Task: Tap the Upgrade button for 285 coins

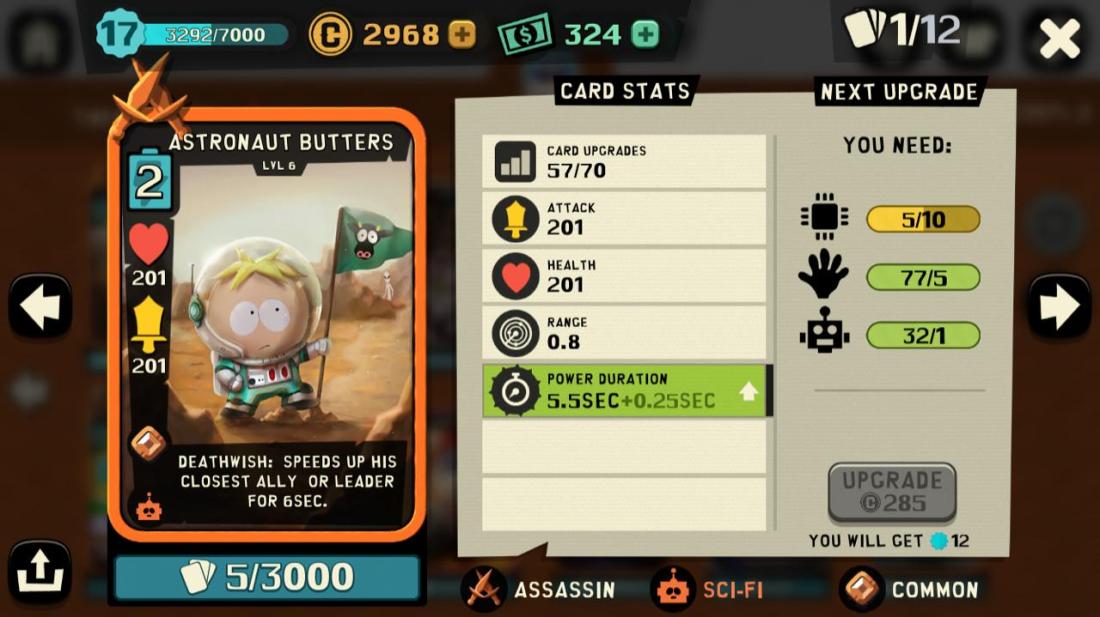Action: [x=892, y=492]
